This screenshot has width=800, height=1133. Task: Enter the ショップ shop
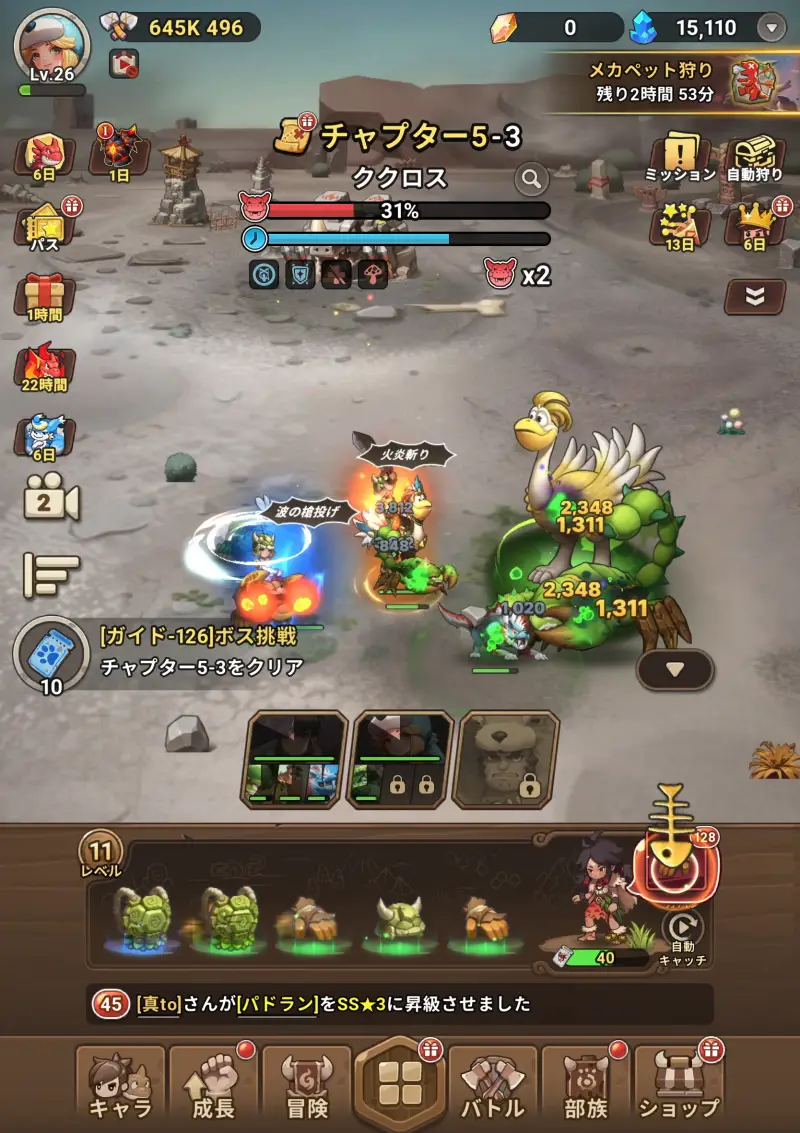click(x=679, y=1085)
